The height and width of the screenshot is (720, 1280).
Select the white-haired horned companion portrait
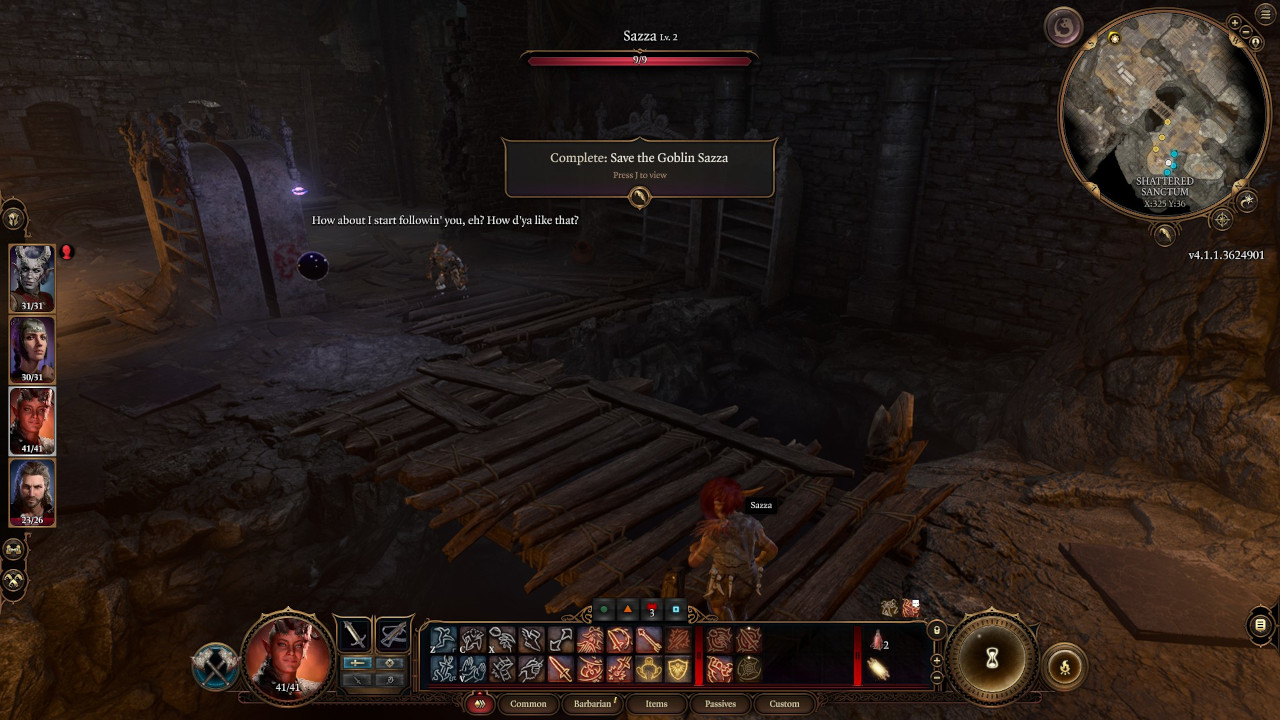32,277
